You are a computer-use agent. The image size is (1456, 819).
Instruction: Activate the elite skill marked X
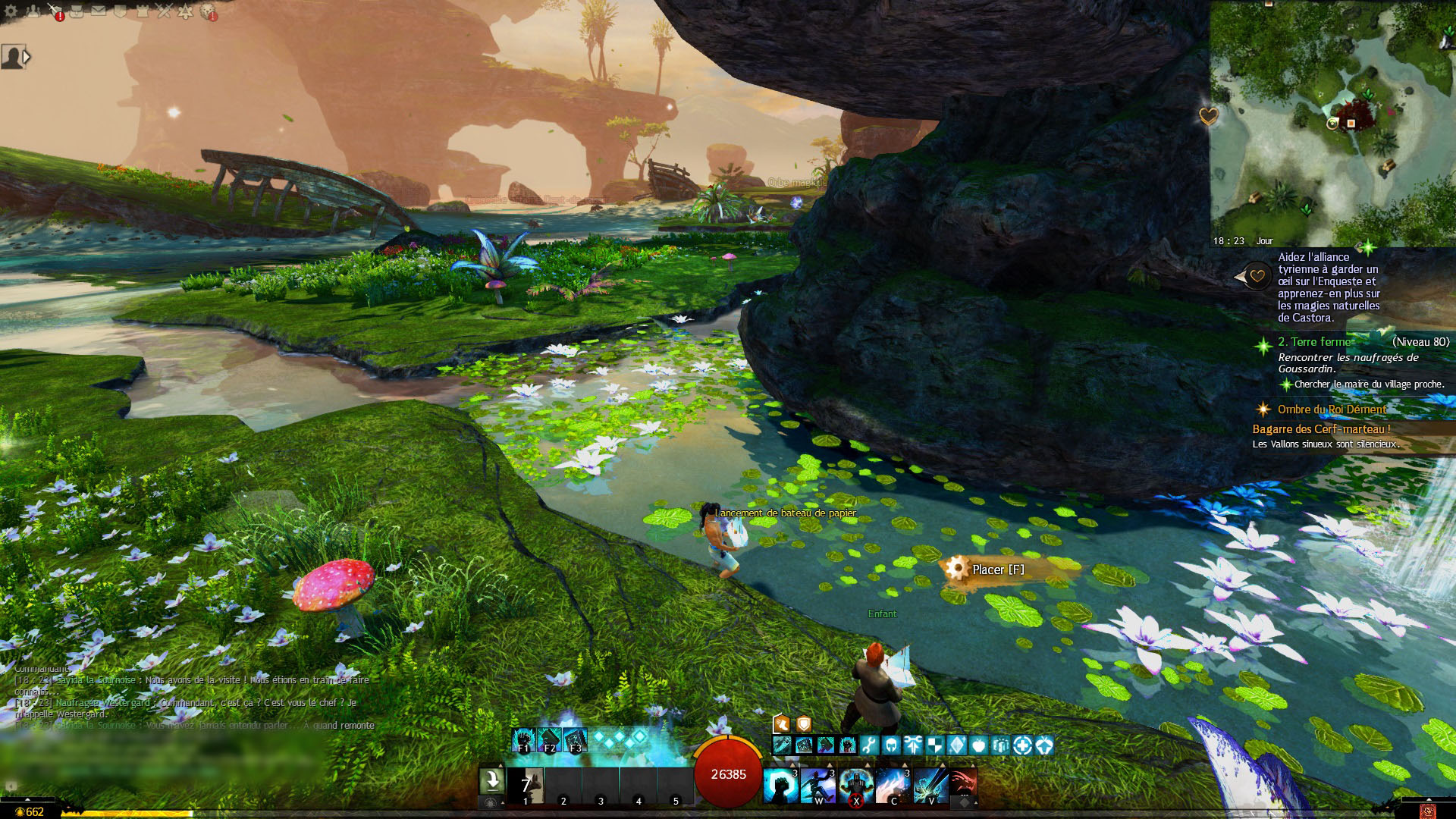[x=856, y=786]
